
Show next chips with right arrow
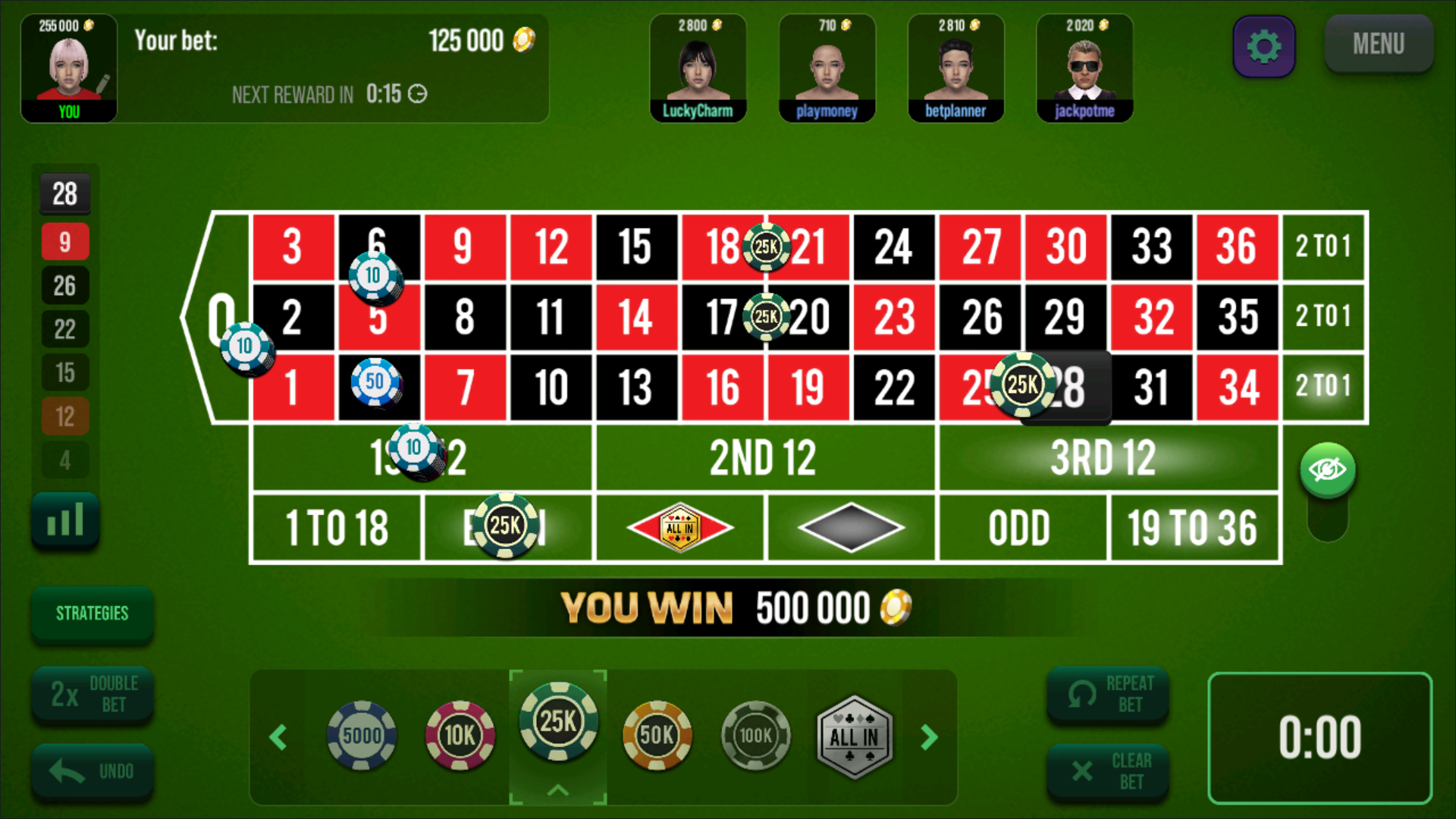(930, 737)
